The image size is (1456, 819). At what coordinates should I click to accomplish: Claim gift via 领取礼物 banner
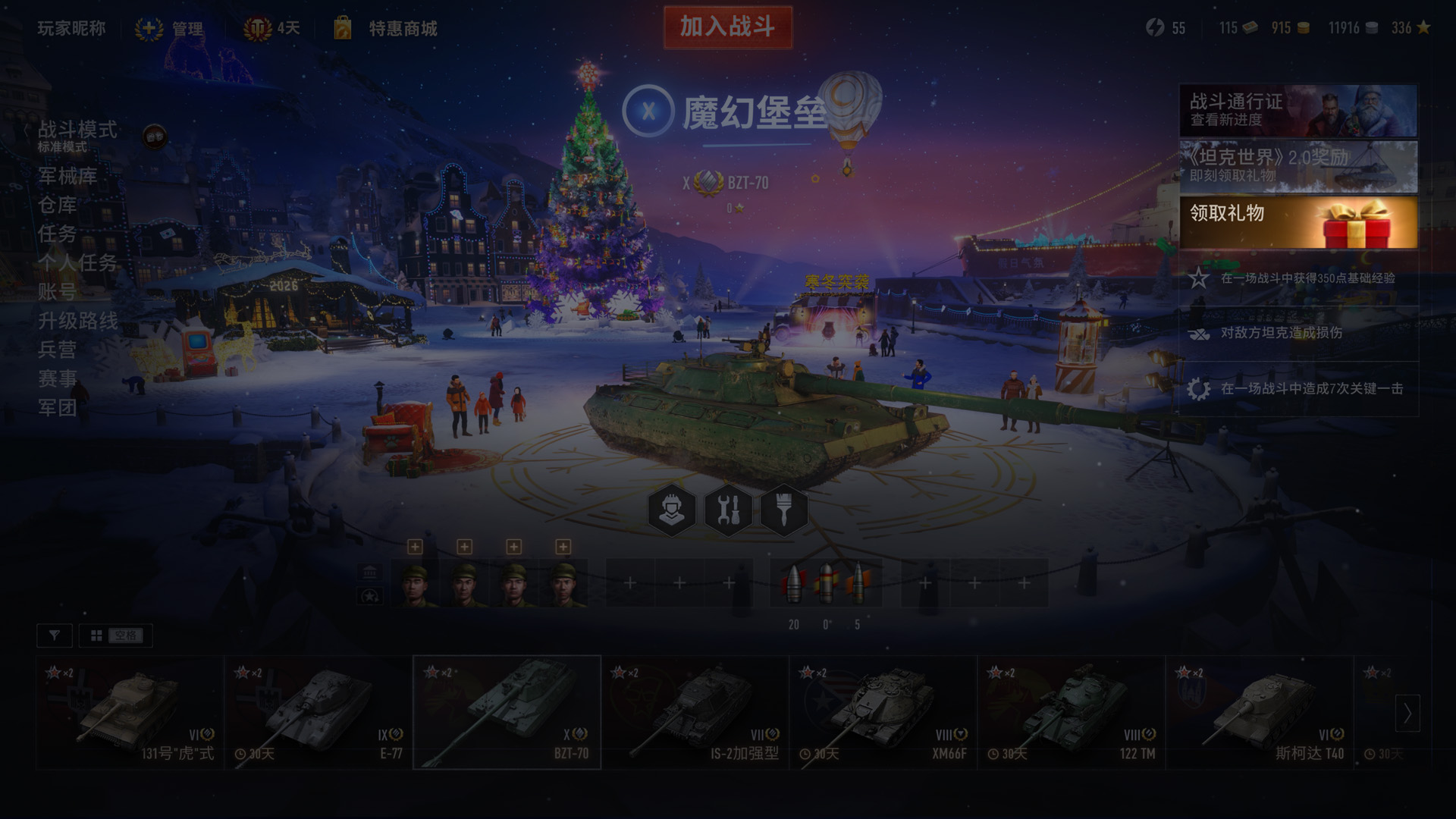1298,222
